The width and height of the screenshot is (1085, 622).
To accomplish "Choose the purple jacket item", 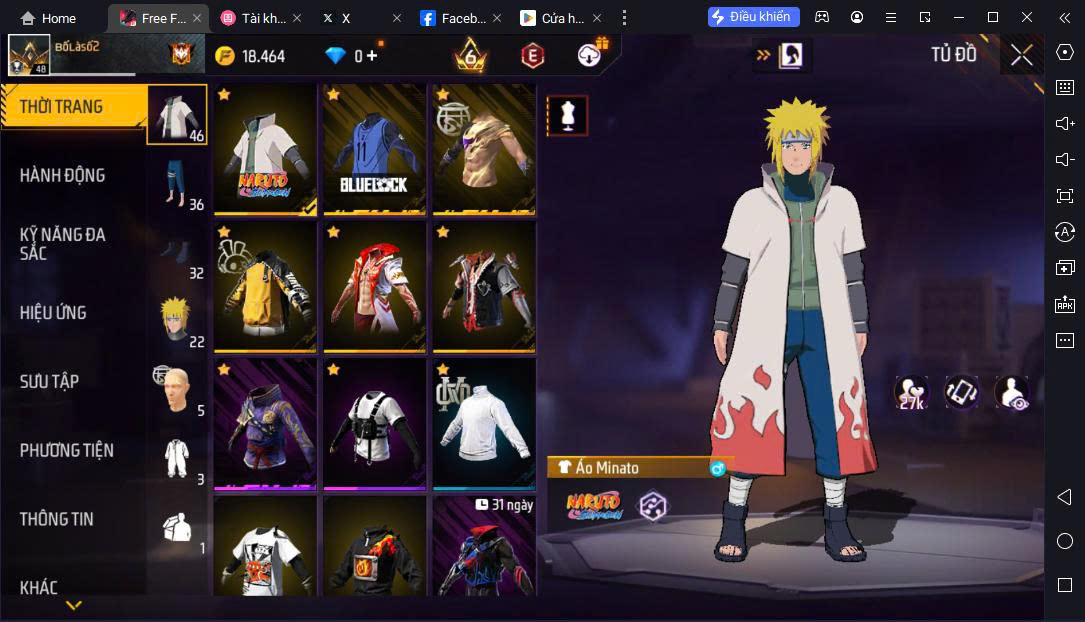I will tap(265, 424).
